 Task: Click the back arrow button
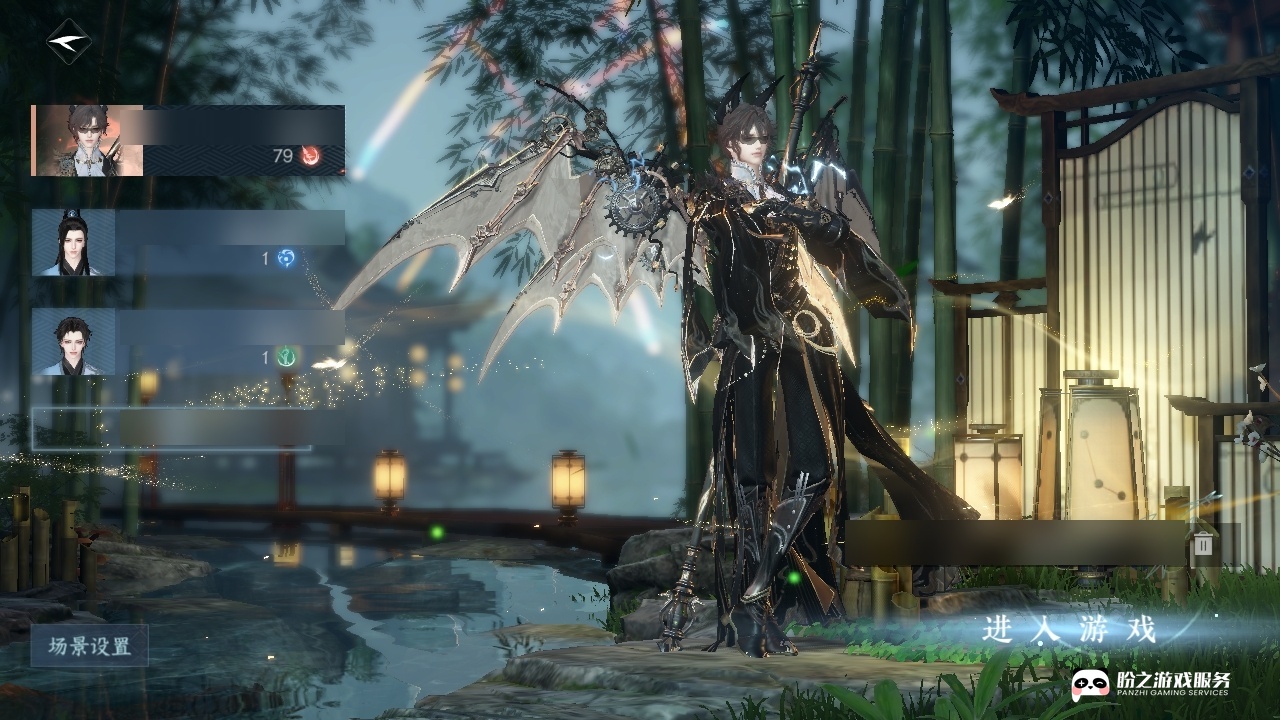click(68, 42)
